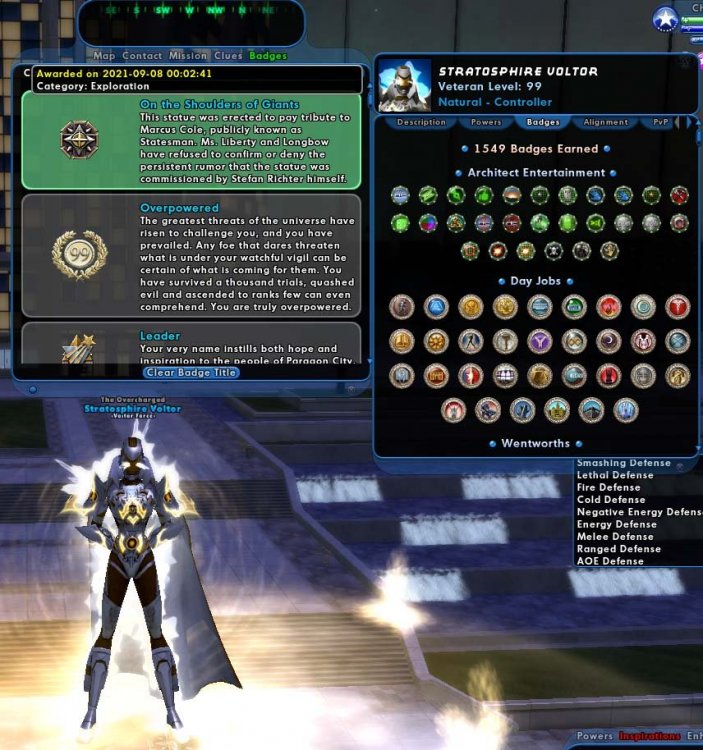Open the Powers tray at the bottom

point(594,737)
